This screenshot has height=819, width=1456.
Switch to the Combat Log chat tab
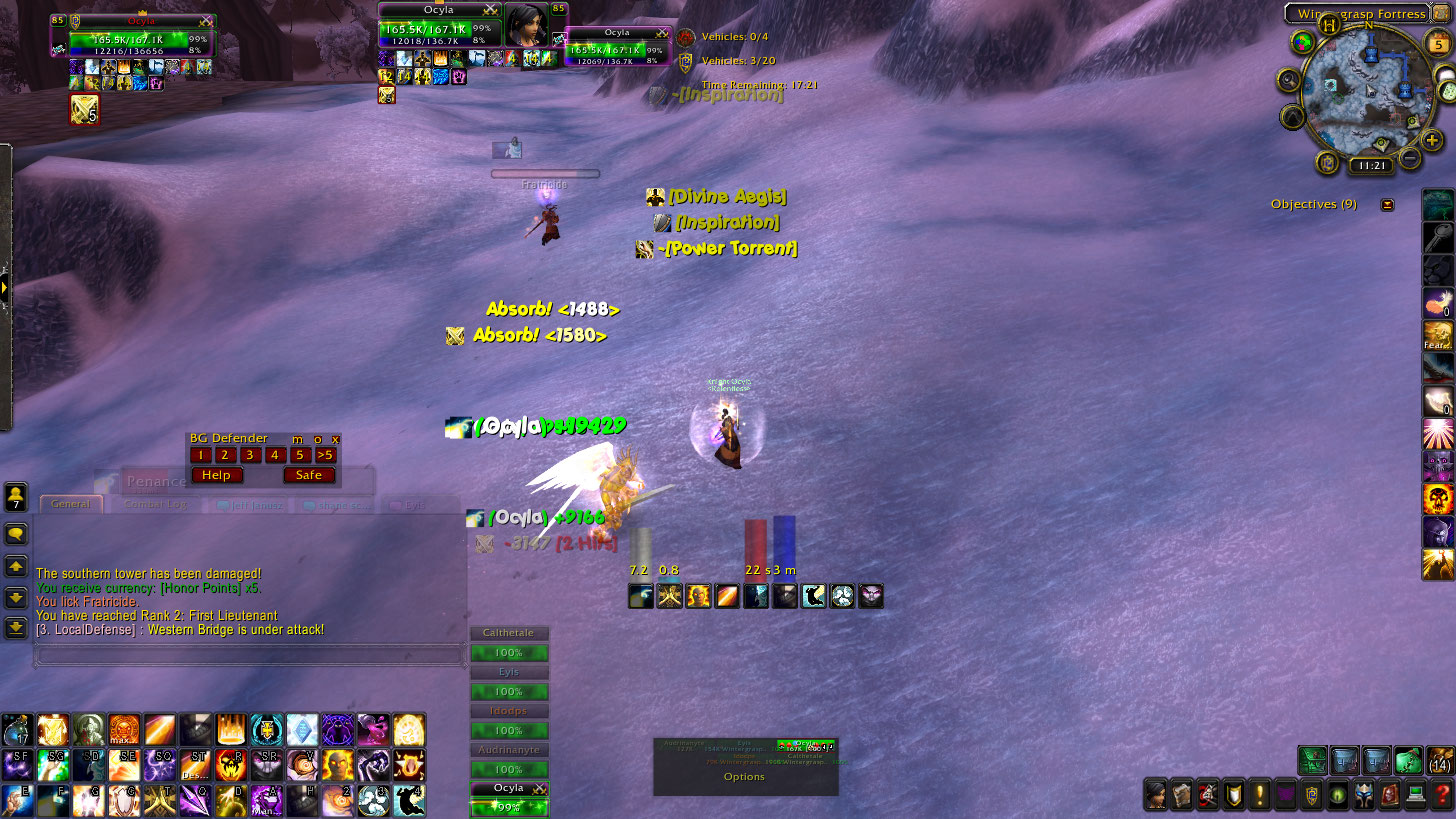155,505
